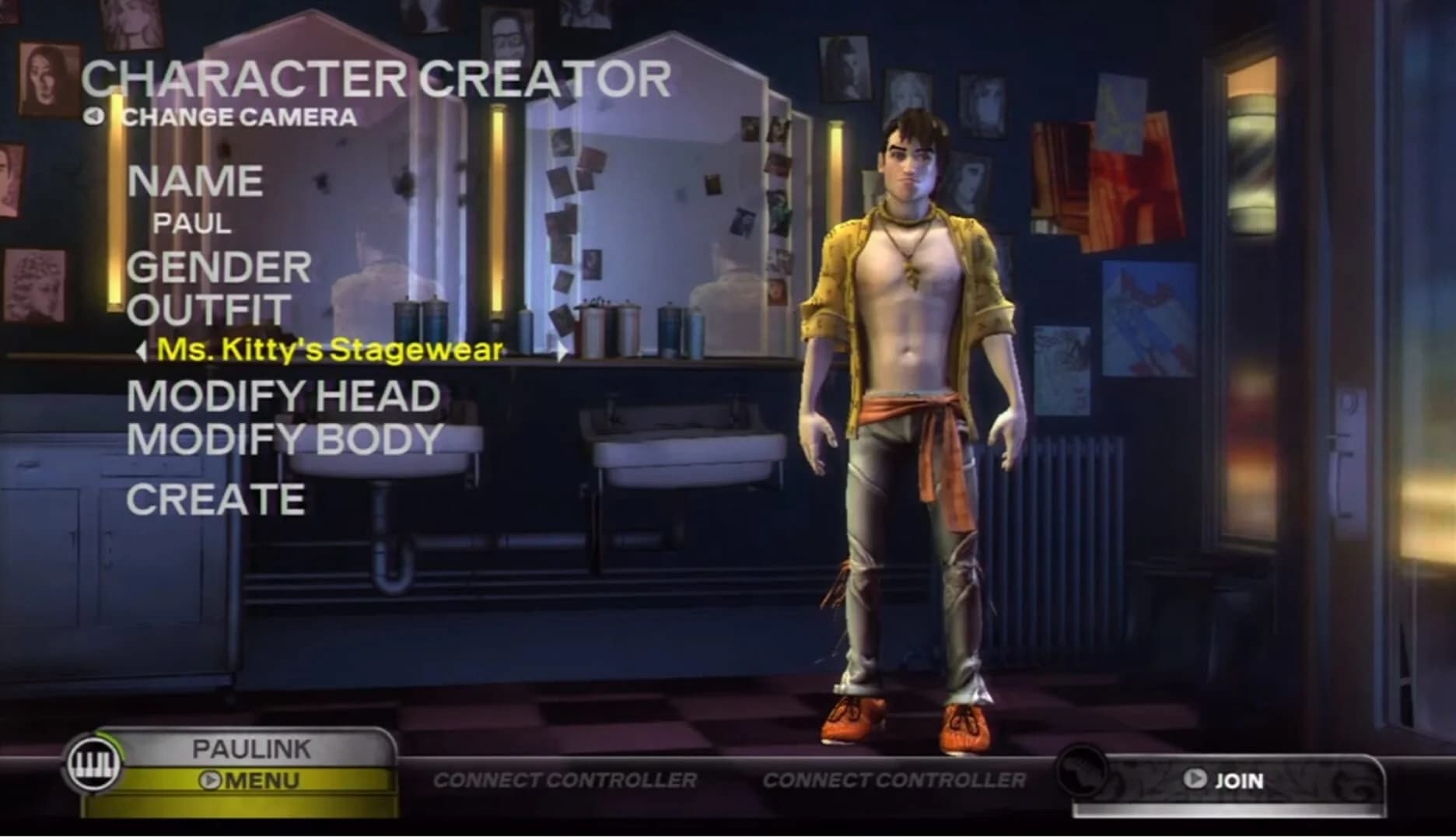This screenshot has height=840, width=1456.
Task: Expand MODIFY HEAD options
Action: click(285, 396)
